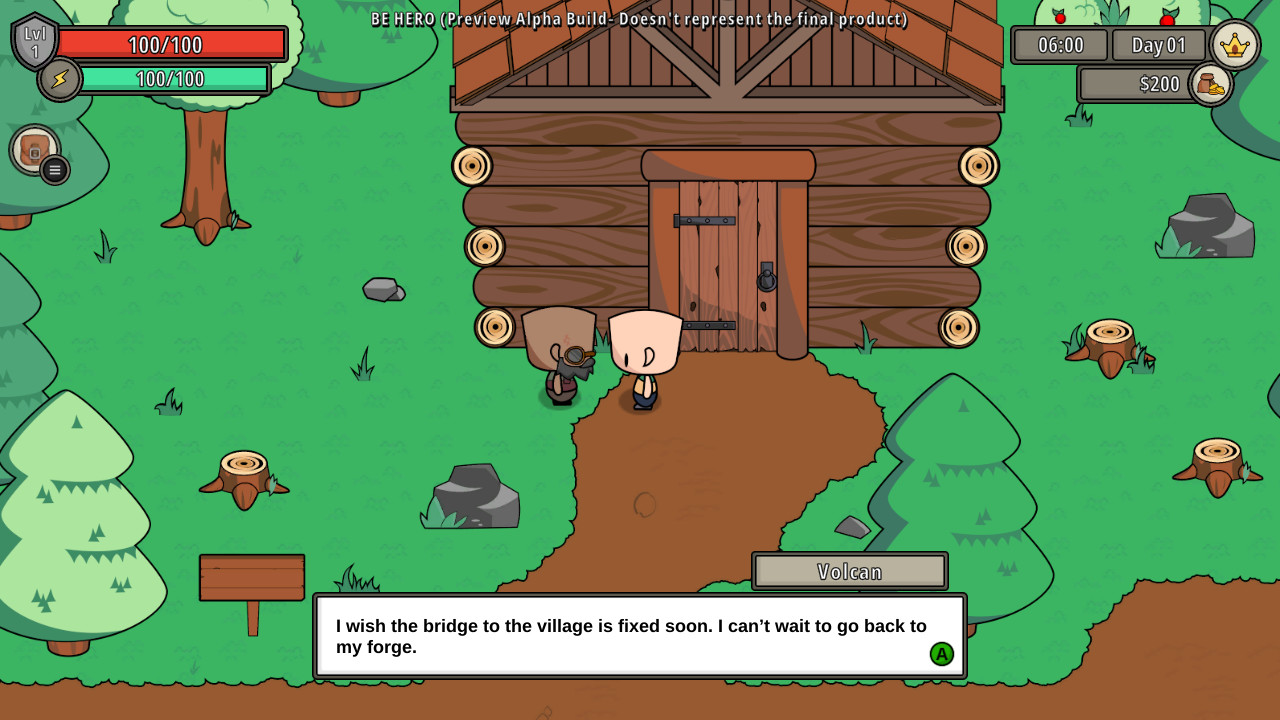Screen dimensions: 1280x720
Task: Click the green A button prompt in the dialogue box
Action: [941, 654]
